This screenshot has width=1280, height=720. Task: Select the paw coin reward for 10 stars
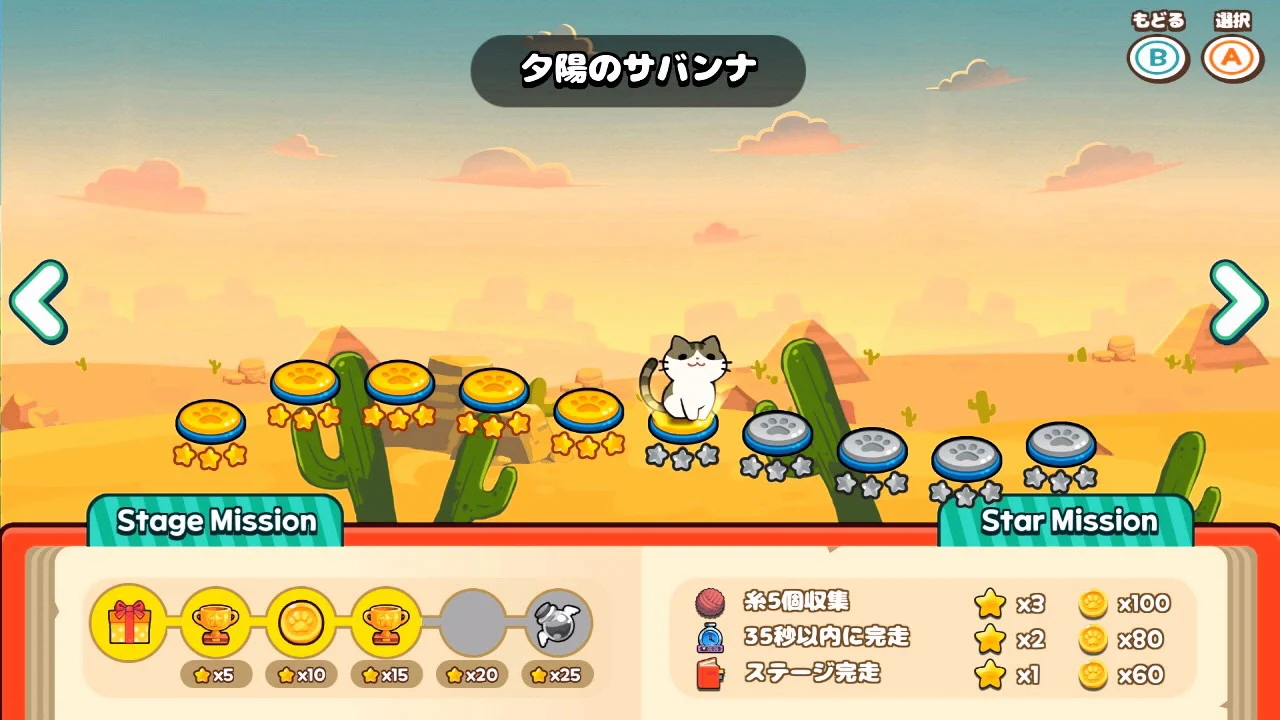coord(300,623)
